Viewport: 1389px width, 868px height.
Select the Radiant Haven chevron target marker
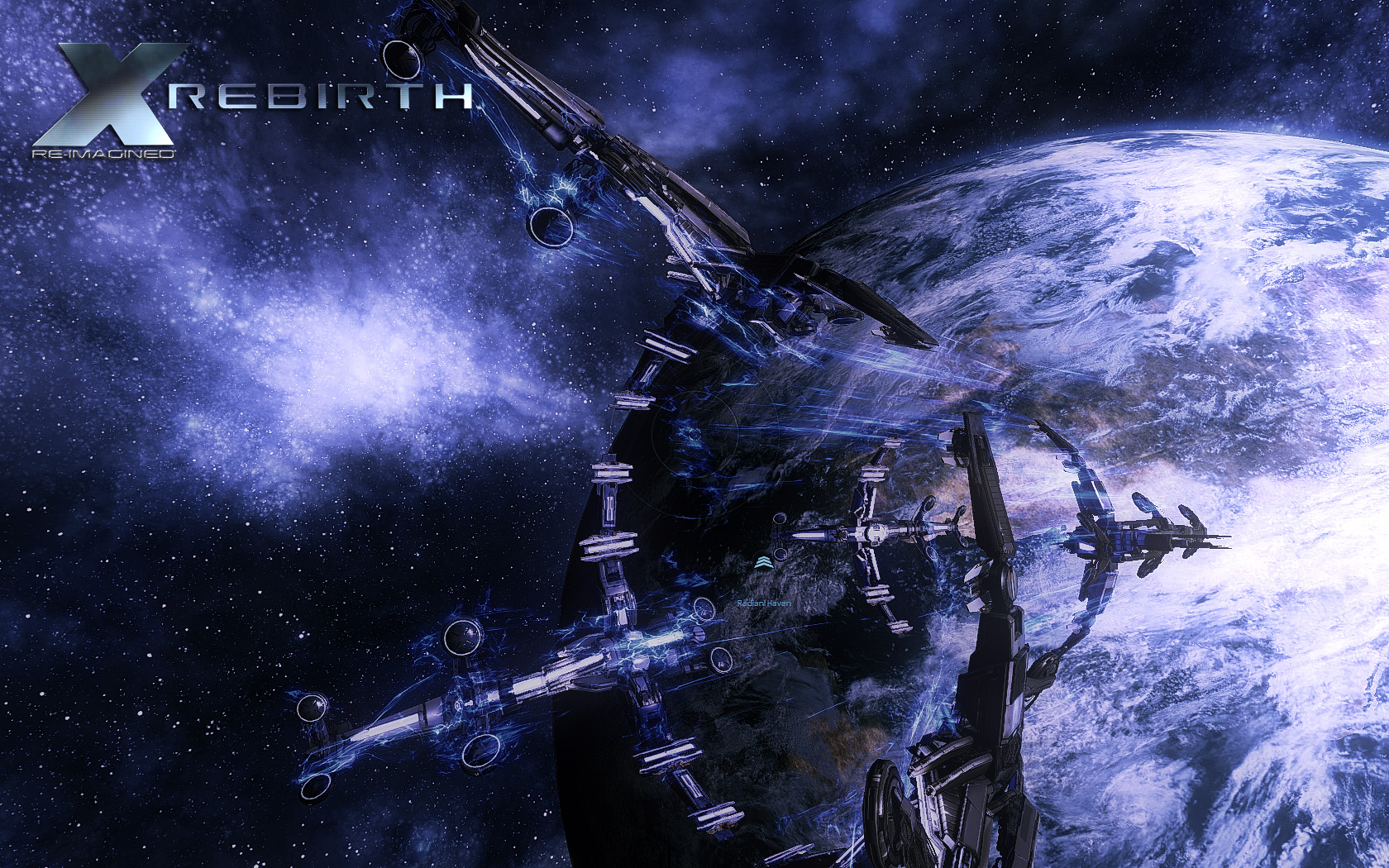point(762,563)
